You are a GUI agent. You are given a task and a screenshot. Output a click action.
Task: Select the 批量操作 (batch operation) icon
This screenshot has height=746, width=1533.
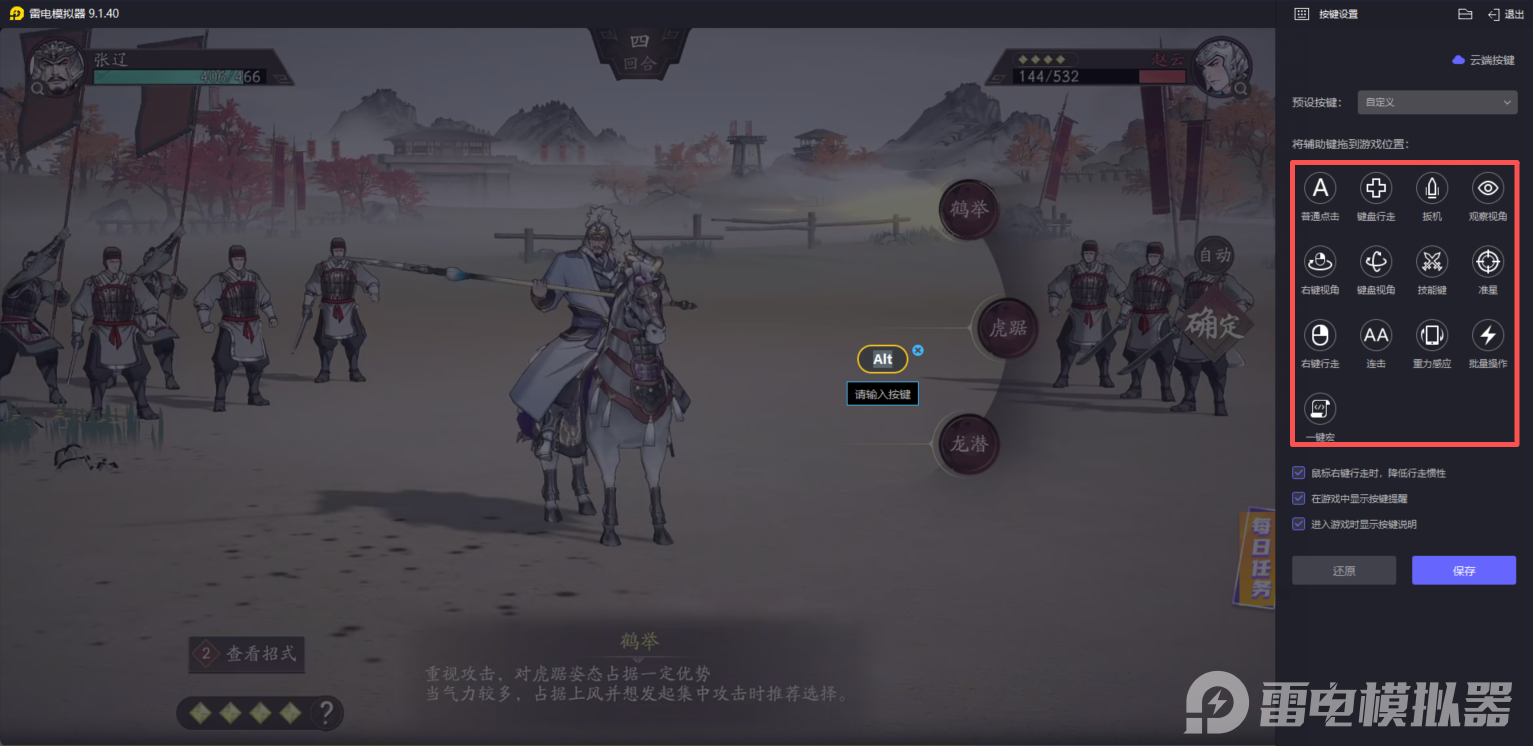tap(1487, 336)
